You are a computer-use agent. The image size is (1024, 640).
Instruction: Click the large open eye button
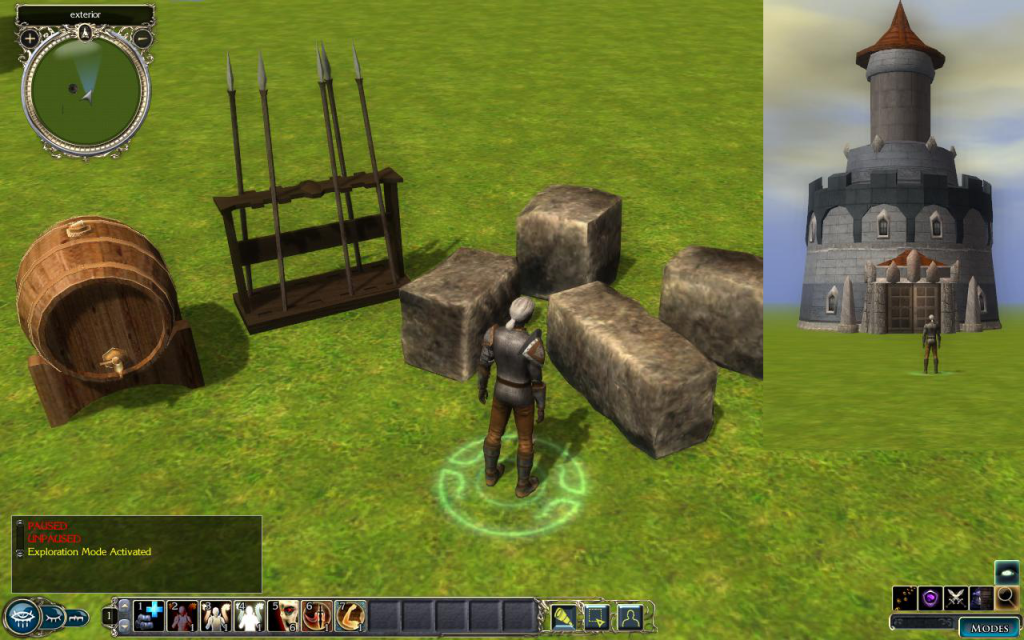coord(22,616)
